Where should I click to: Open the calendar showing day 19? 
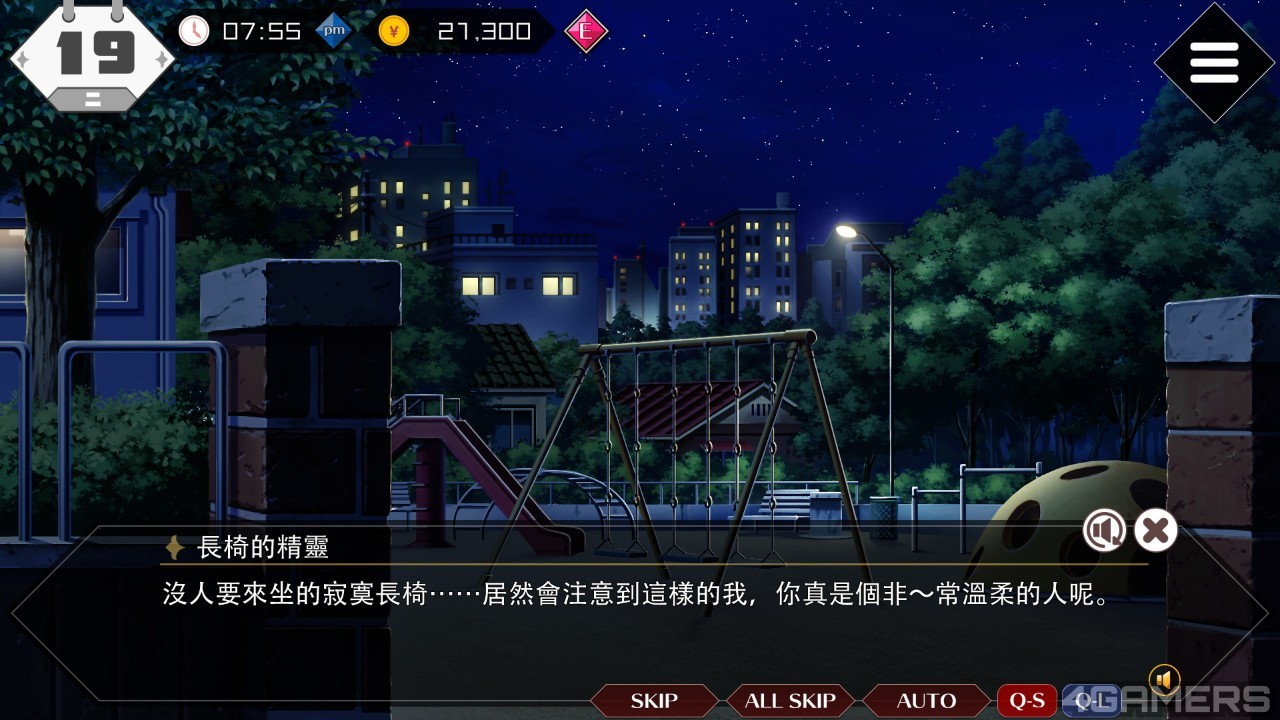93,55
